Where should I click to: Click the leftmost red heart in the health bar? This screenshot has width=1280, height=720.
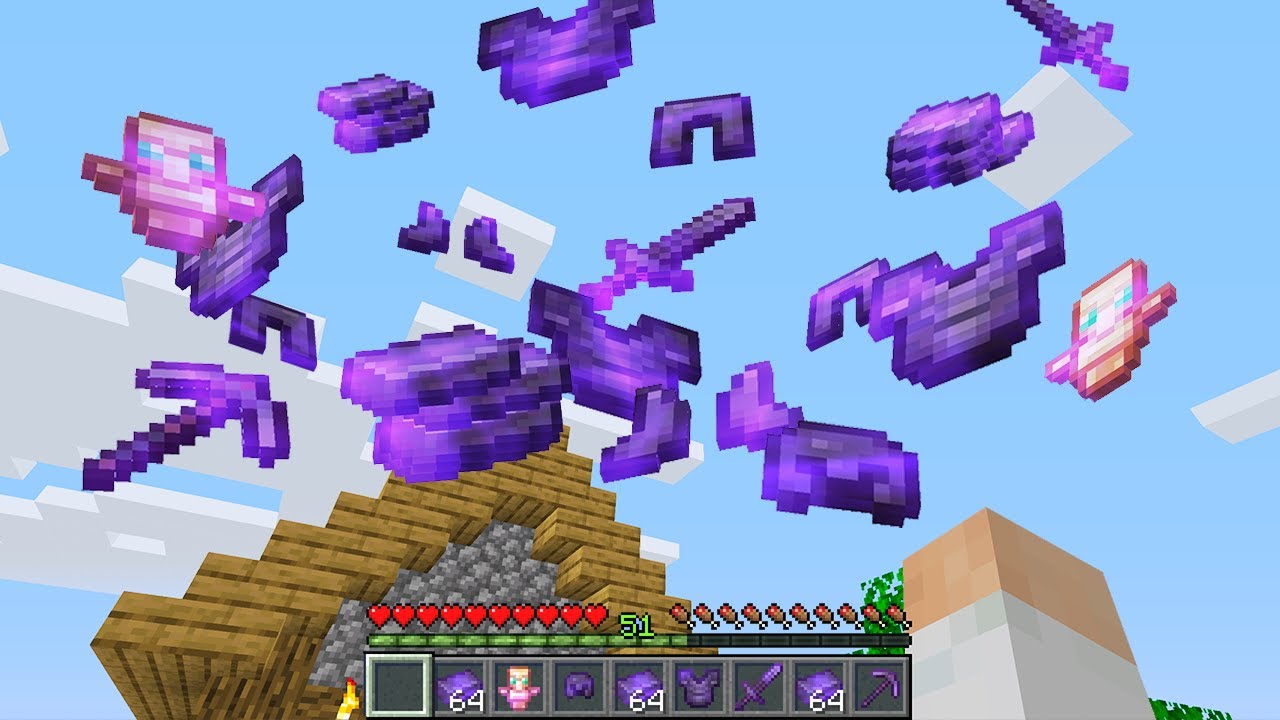point(378,614)
